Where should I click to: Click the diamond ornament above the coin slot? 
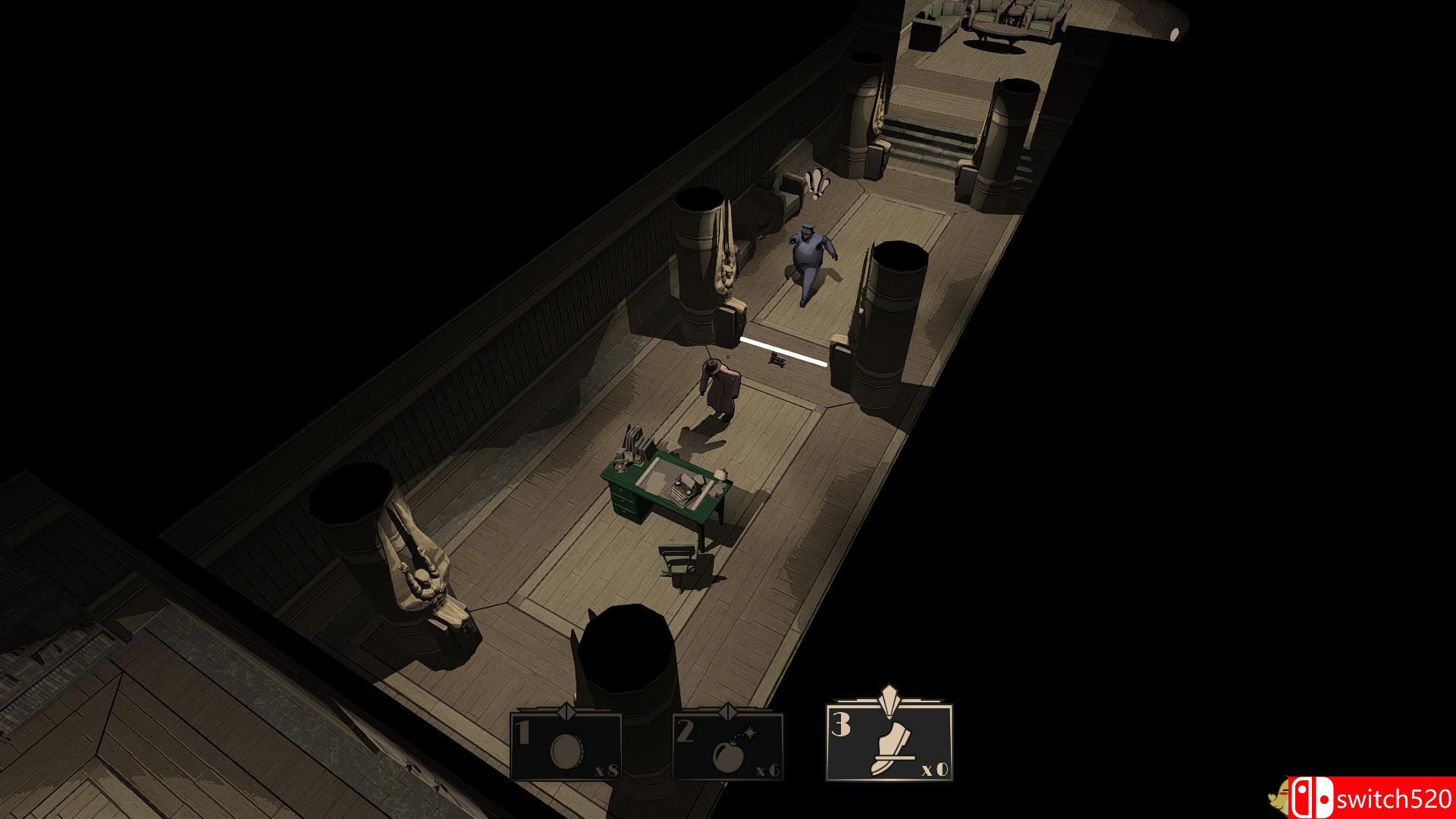click(x=567, y=711)
